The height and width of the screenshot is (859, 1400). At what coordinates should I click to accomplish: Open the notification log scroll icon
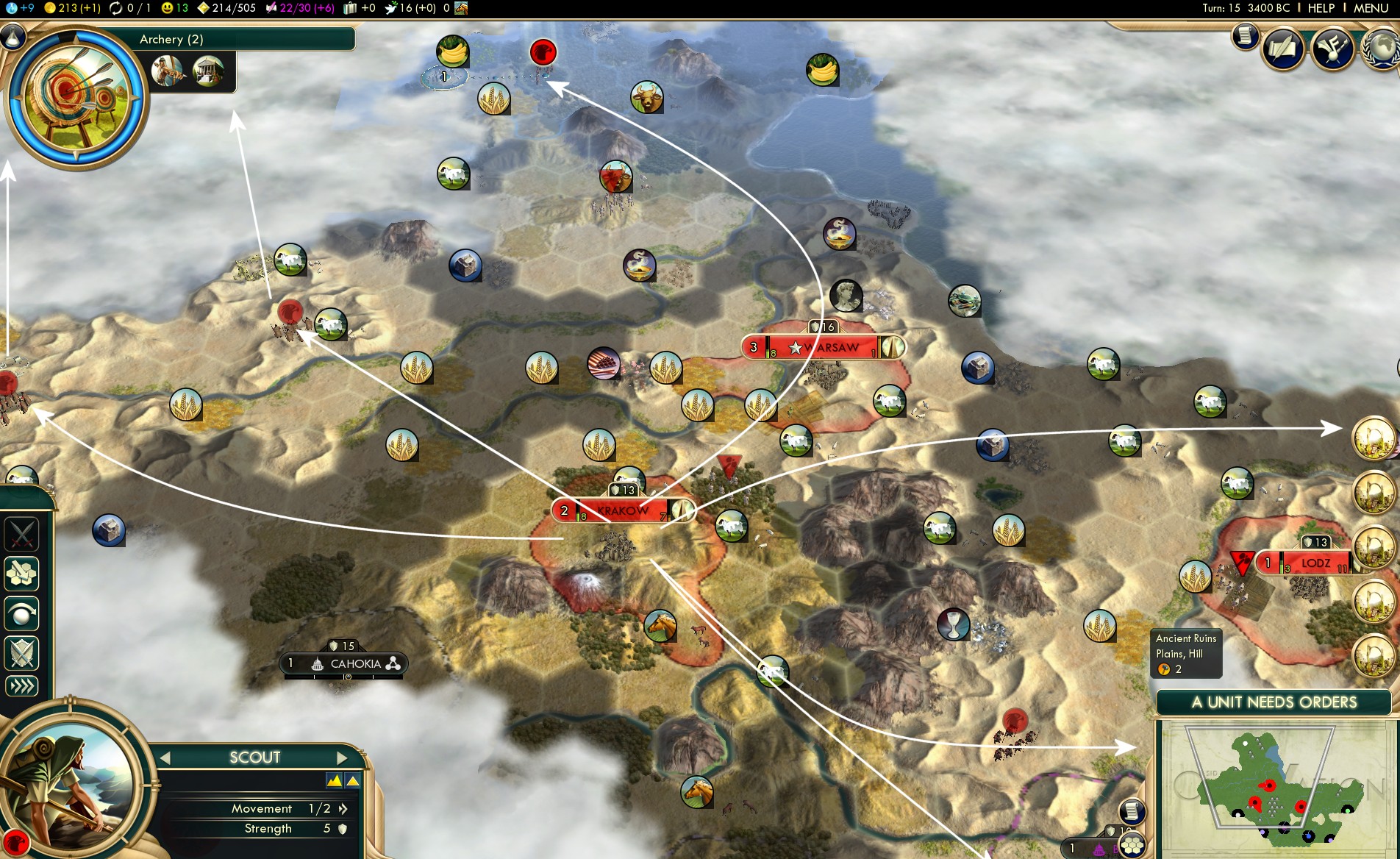[1245, 36]
